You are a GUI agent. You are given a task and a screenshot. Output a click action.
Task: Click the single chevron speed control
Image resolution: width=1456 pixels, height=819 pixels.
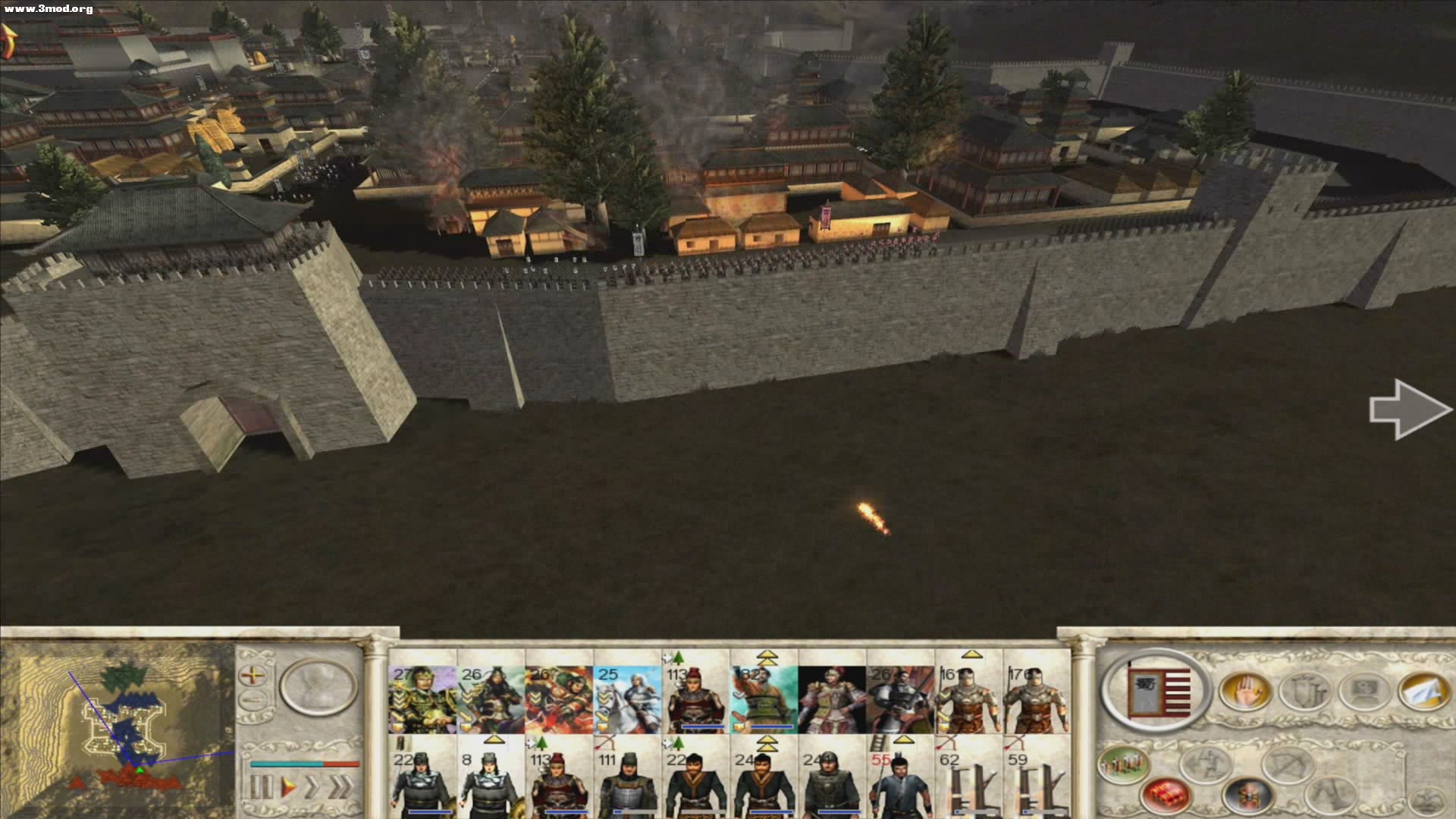312,786
